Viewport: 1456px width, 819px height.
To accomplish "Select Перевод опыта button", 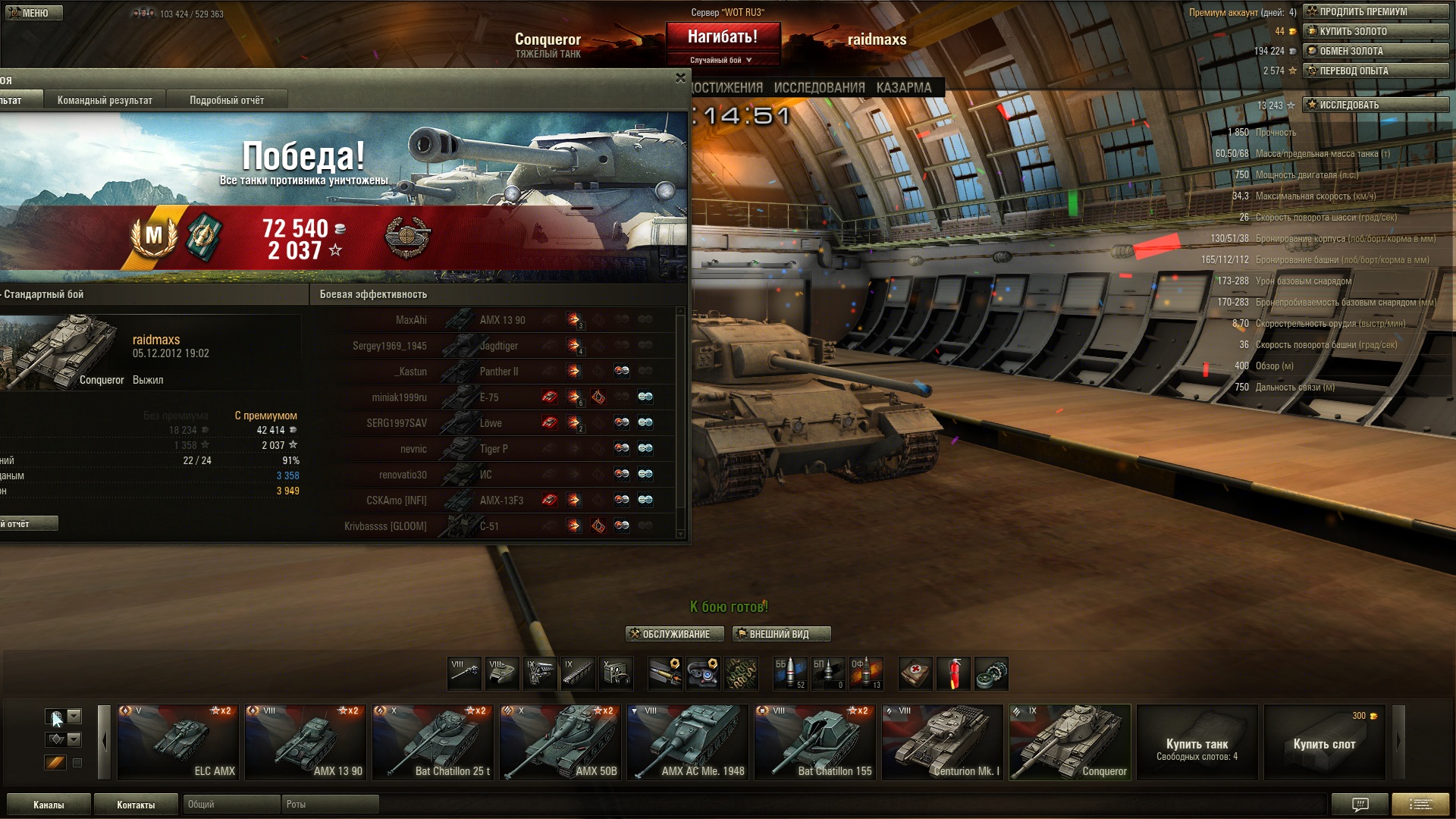I will [1375, 71].
